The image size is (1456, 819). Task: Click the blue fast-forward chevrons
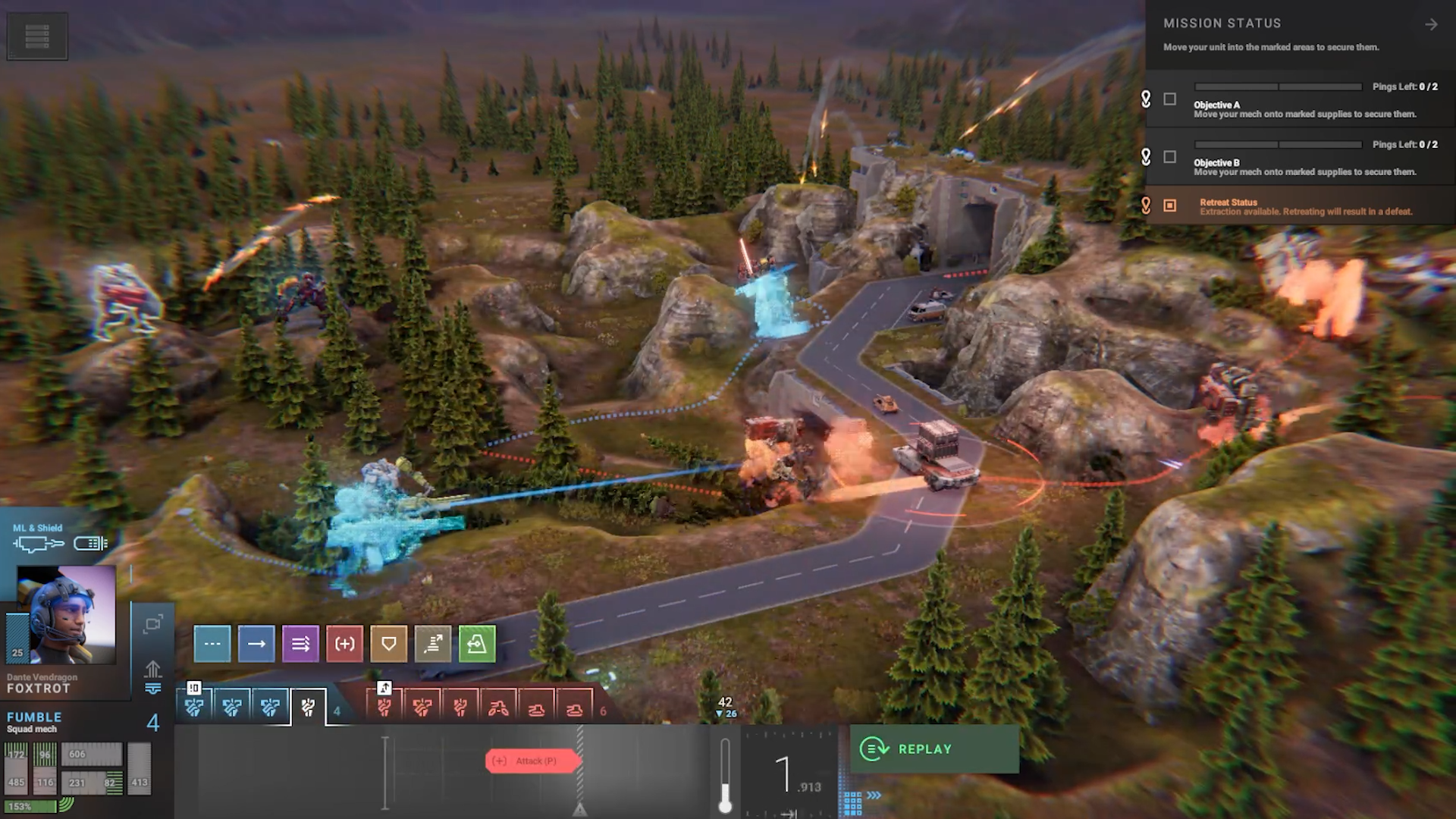coord(874,795)
